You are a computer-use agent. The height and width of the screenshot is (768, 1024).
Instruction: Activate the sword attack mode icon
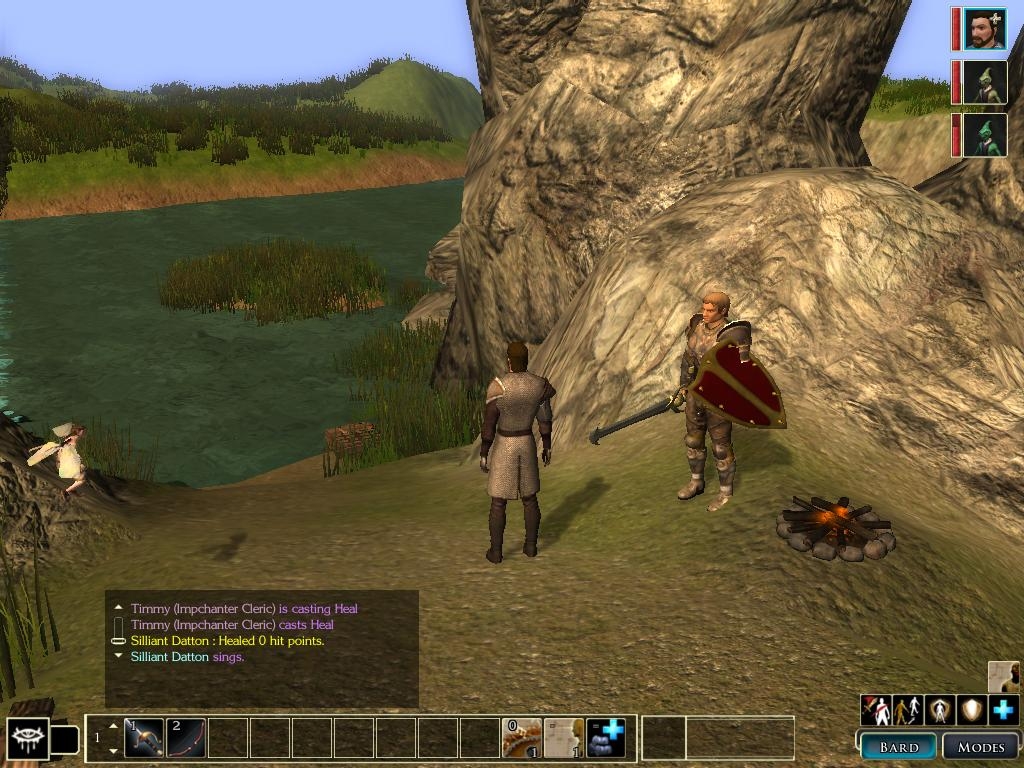point(877,710)
